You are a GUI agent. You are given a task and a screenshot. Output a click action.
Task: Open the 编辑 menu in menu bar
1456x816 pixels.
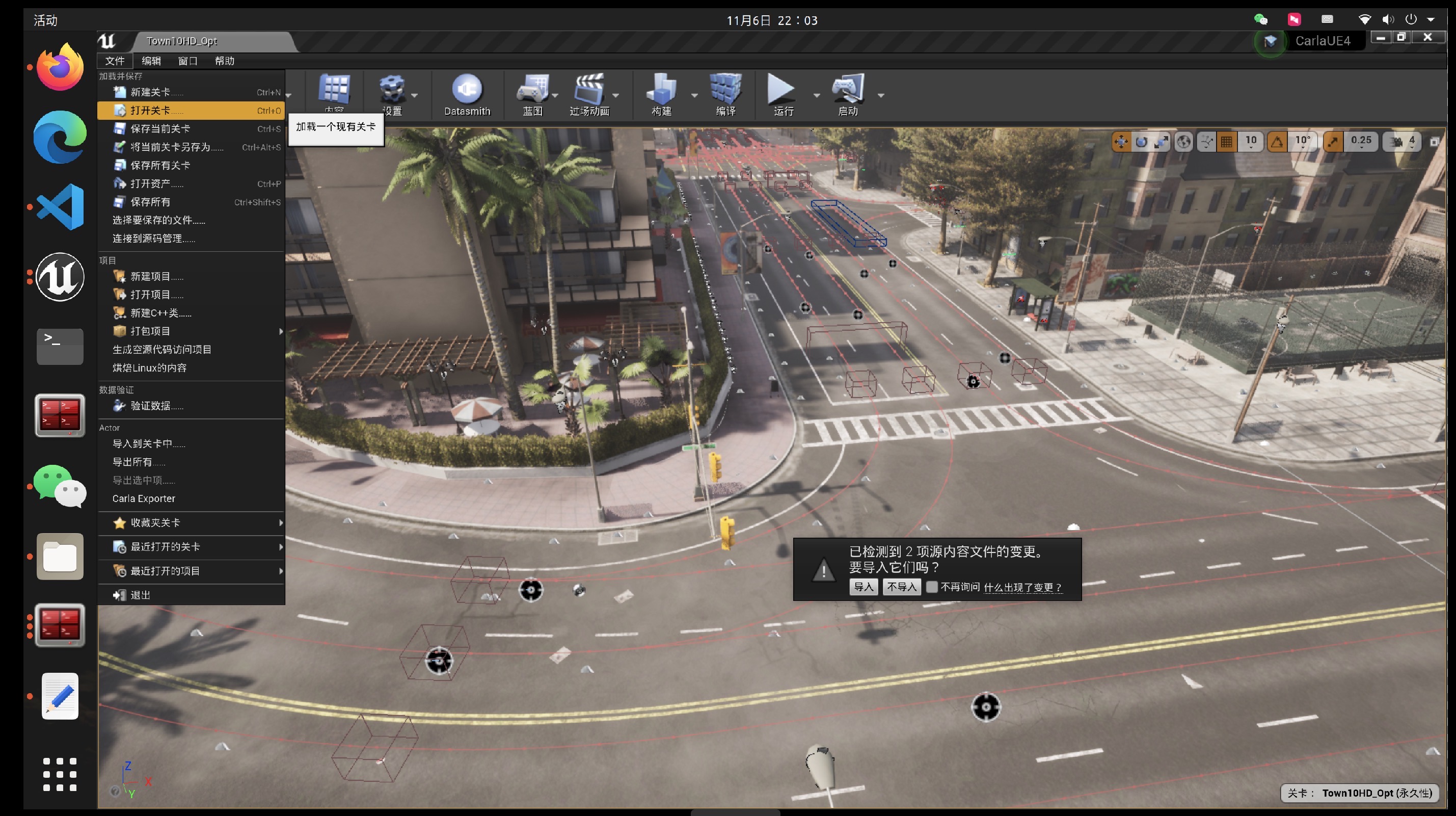(151, 61)
